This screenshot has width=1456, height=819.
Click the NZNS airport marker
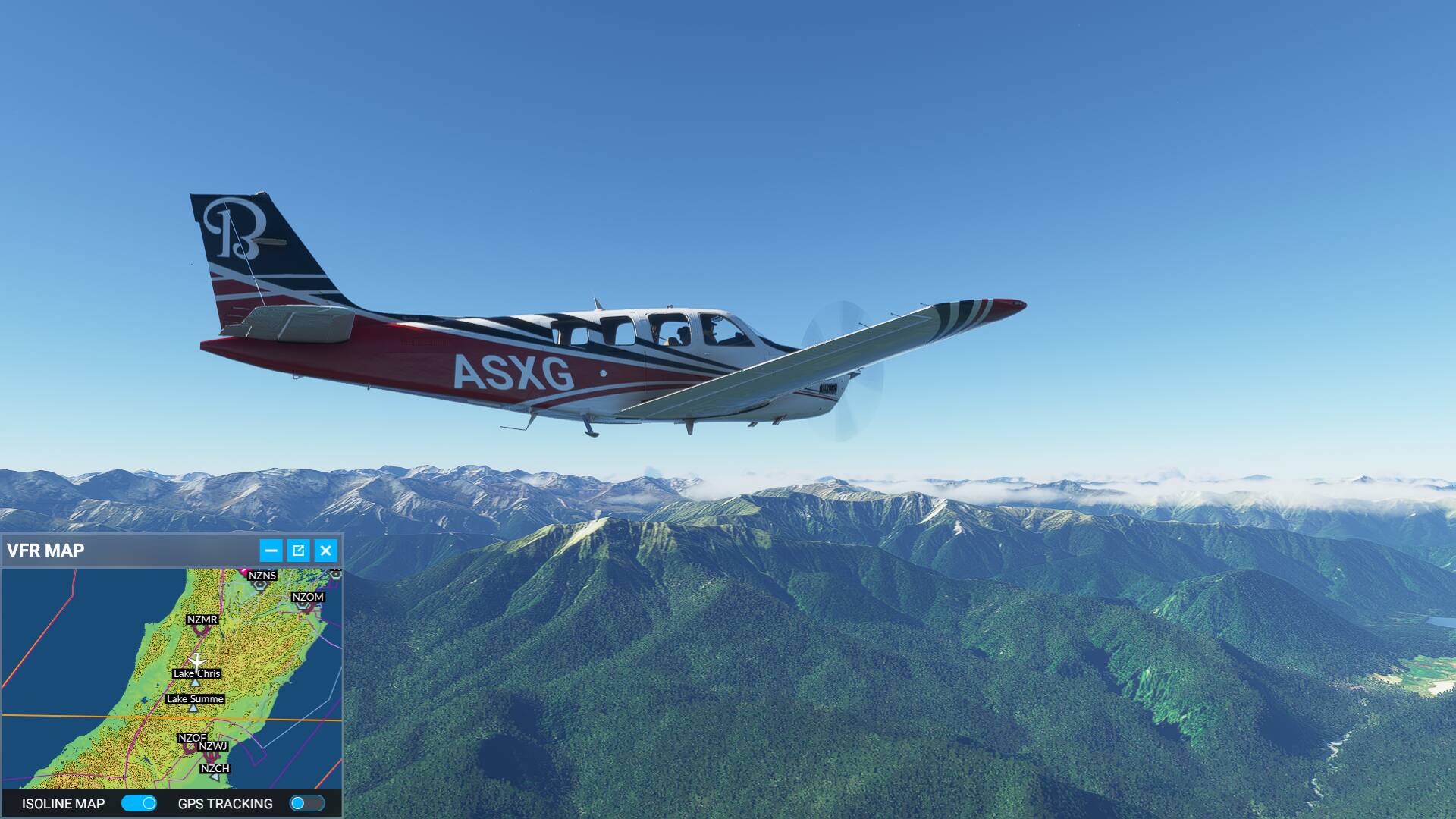260,585
